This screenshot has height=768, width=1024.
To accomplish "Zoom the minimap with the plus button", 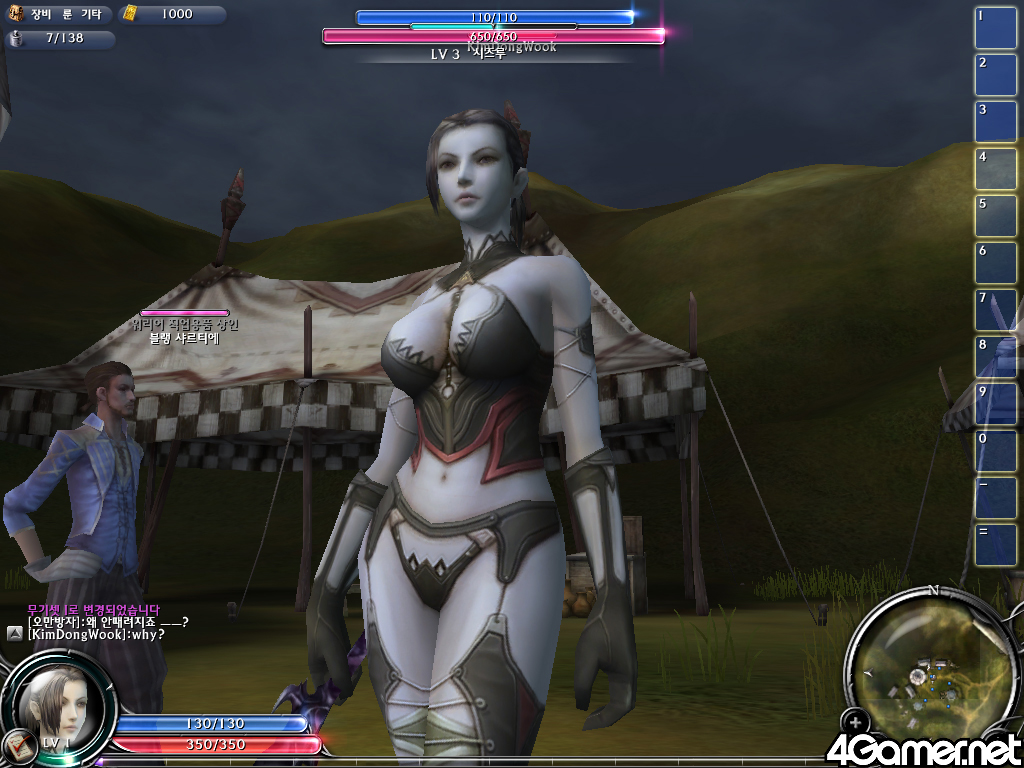I will tap(855, 722).
